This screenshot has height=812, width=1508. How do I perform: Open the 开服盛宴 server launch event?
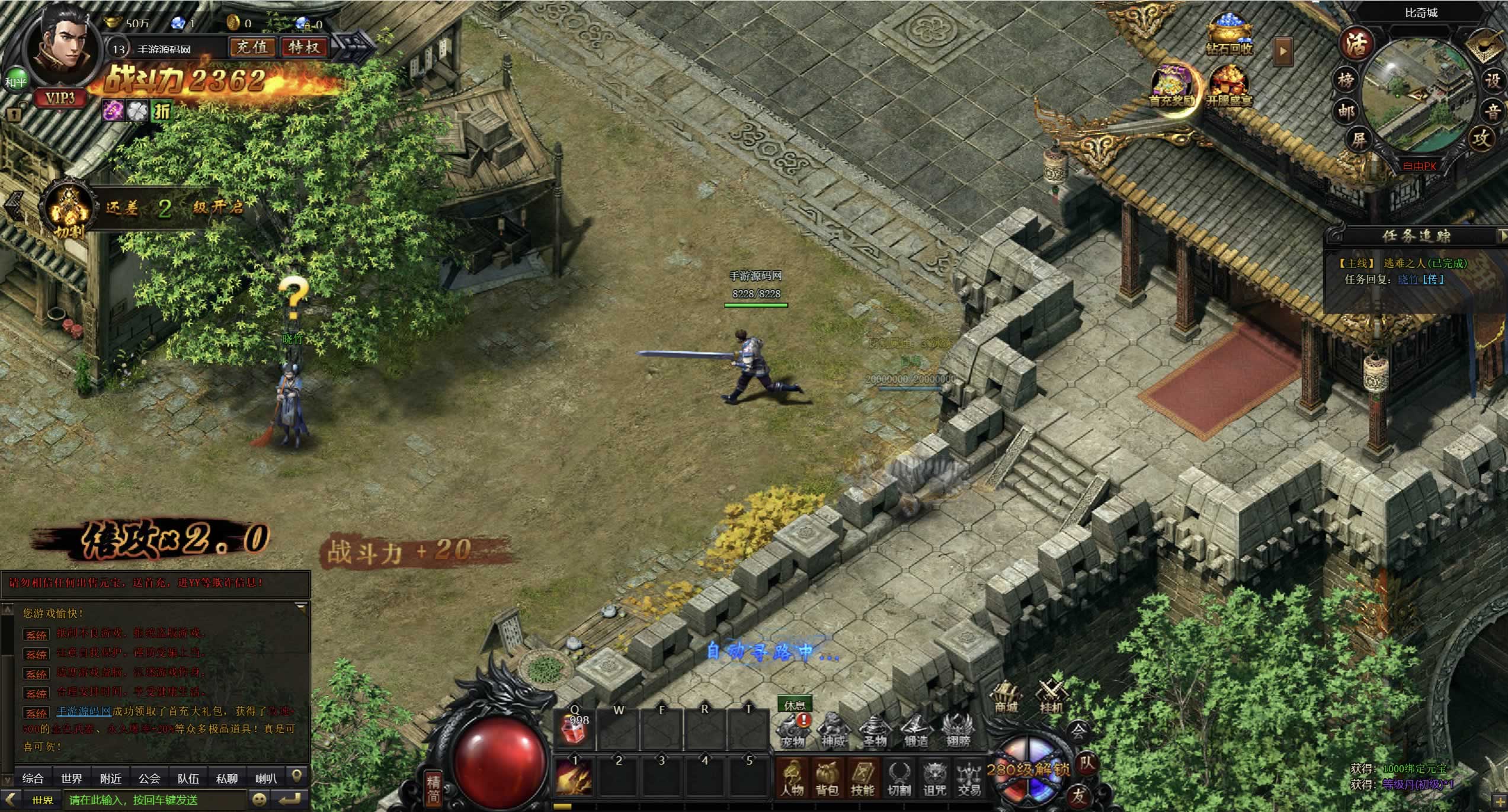click(1230, 87)
